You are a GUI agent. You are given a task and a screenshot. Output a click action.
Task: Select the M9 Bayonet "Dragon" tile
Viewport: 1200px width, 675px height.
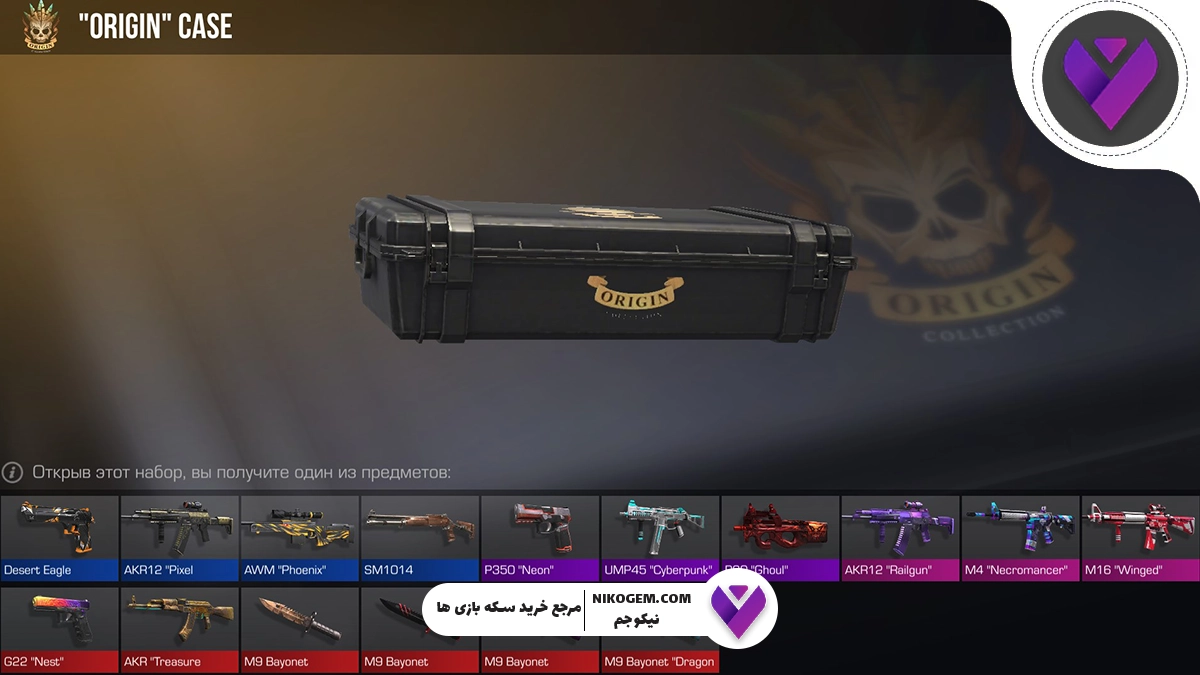(x=659, y=650)
